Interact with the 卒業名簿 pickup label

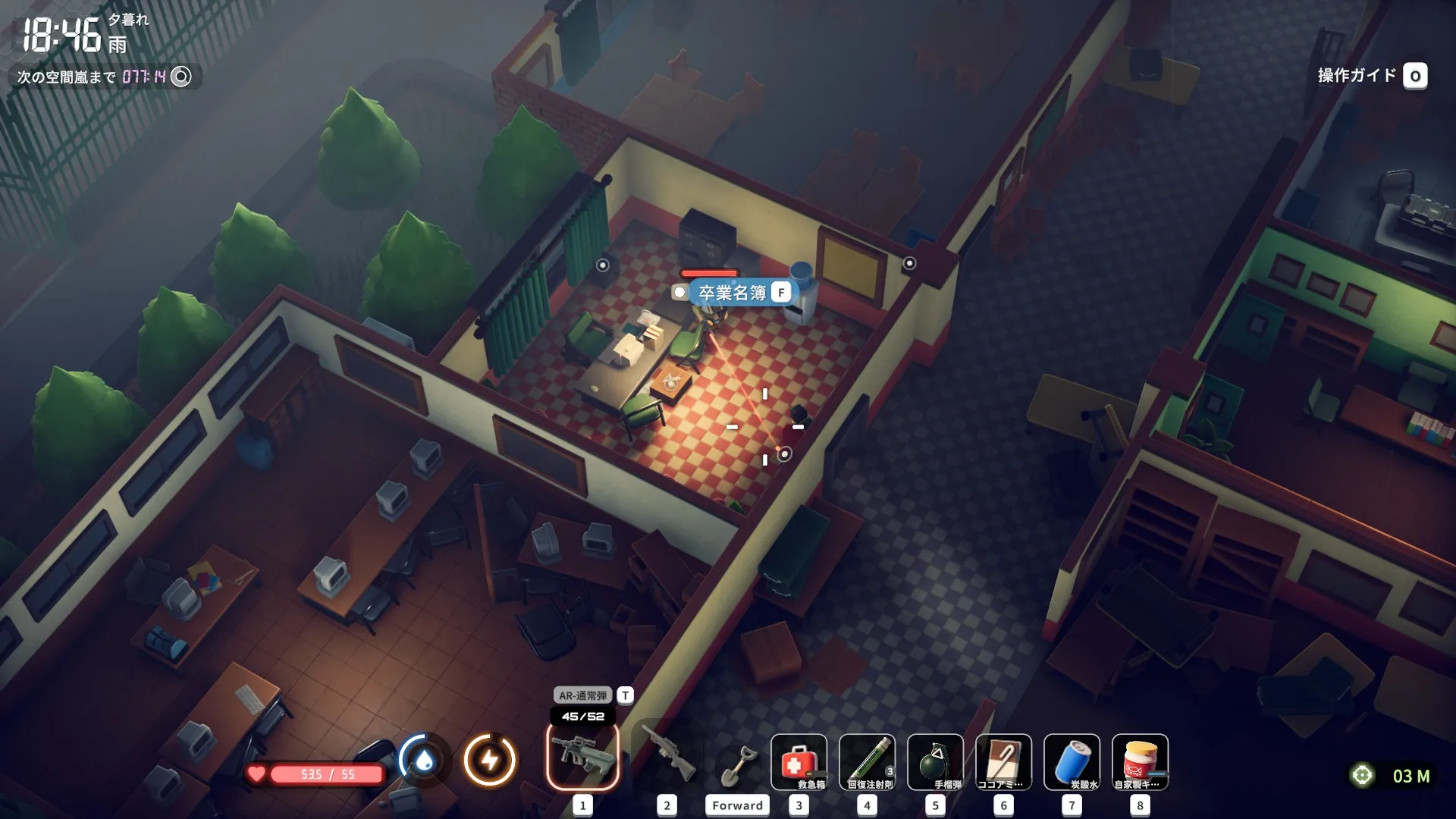point(733,293)
